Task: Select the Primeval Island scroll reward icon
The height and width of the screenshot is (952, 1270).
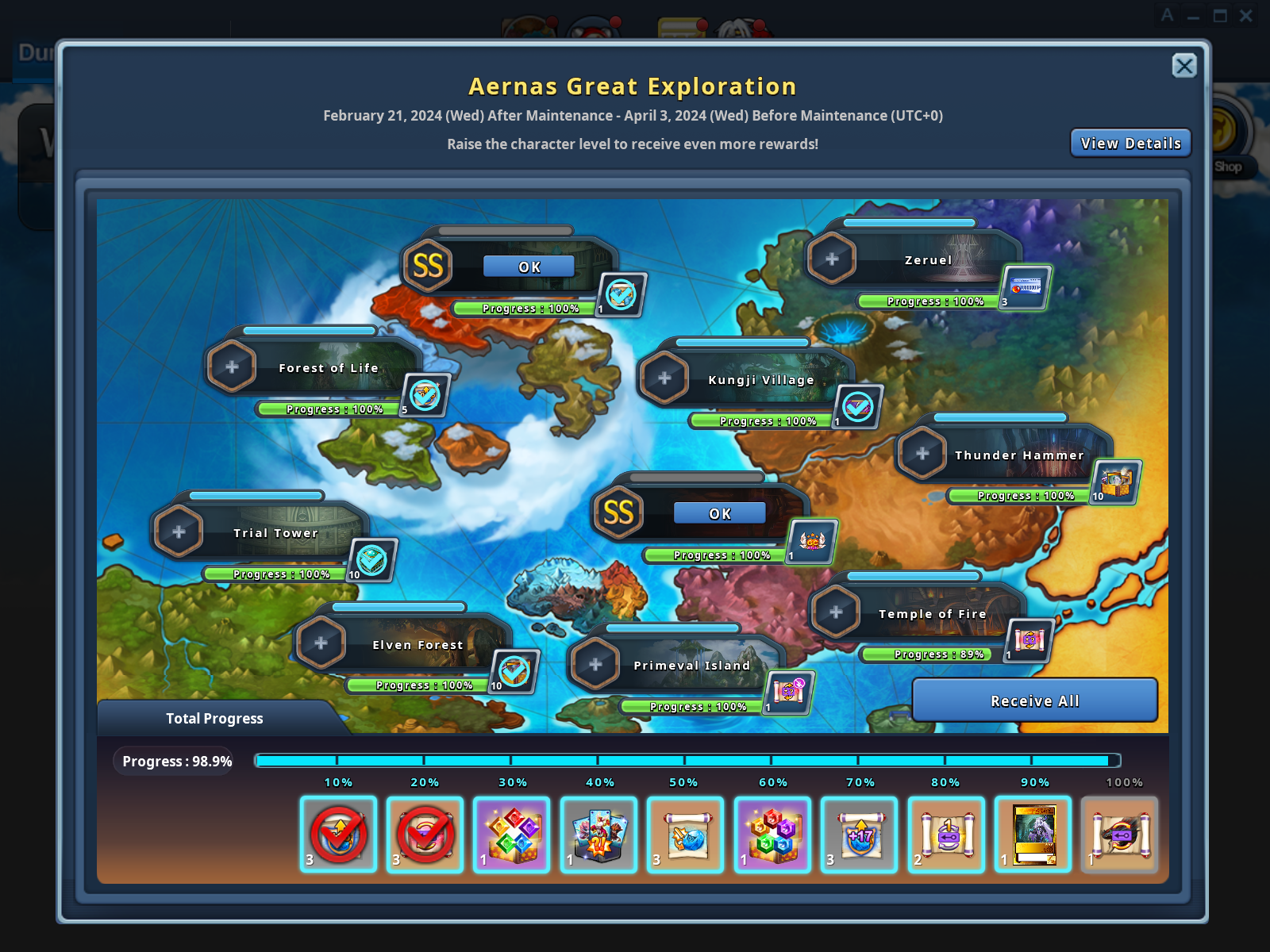Action: click(x=792, y=690)
